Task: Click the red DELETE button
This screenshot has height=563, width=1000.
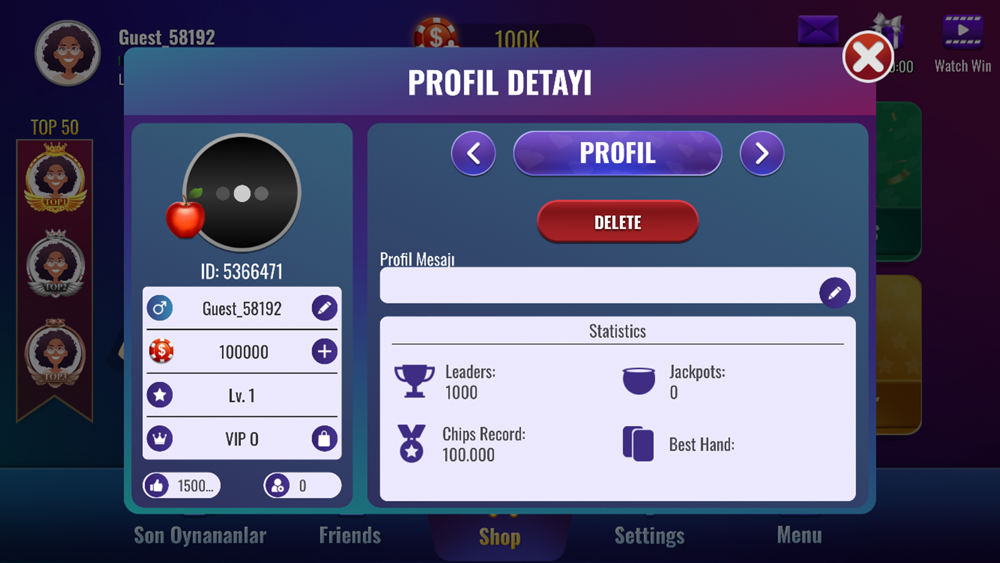Action: click(617, 222)
